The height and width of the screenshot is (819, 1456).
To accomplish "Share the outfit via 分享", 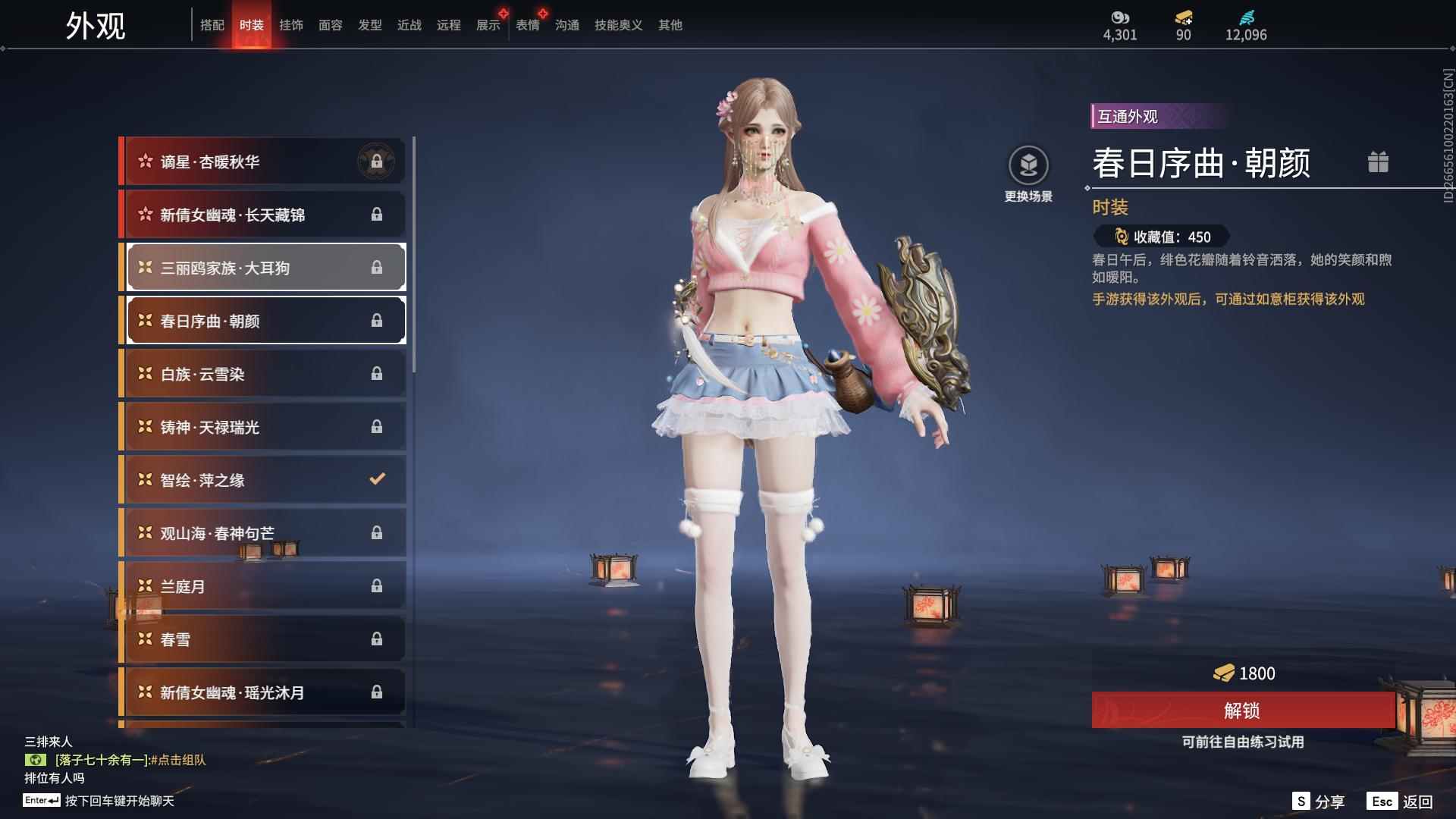I will 1319,802.
